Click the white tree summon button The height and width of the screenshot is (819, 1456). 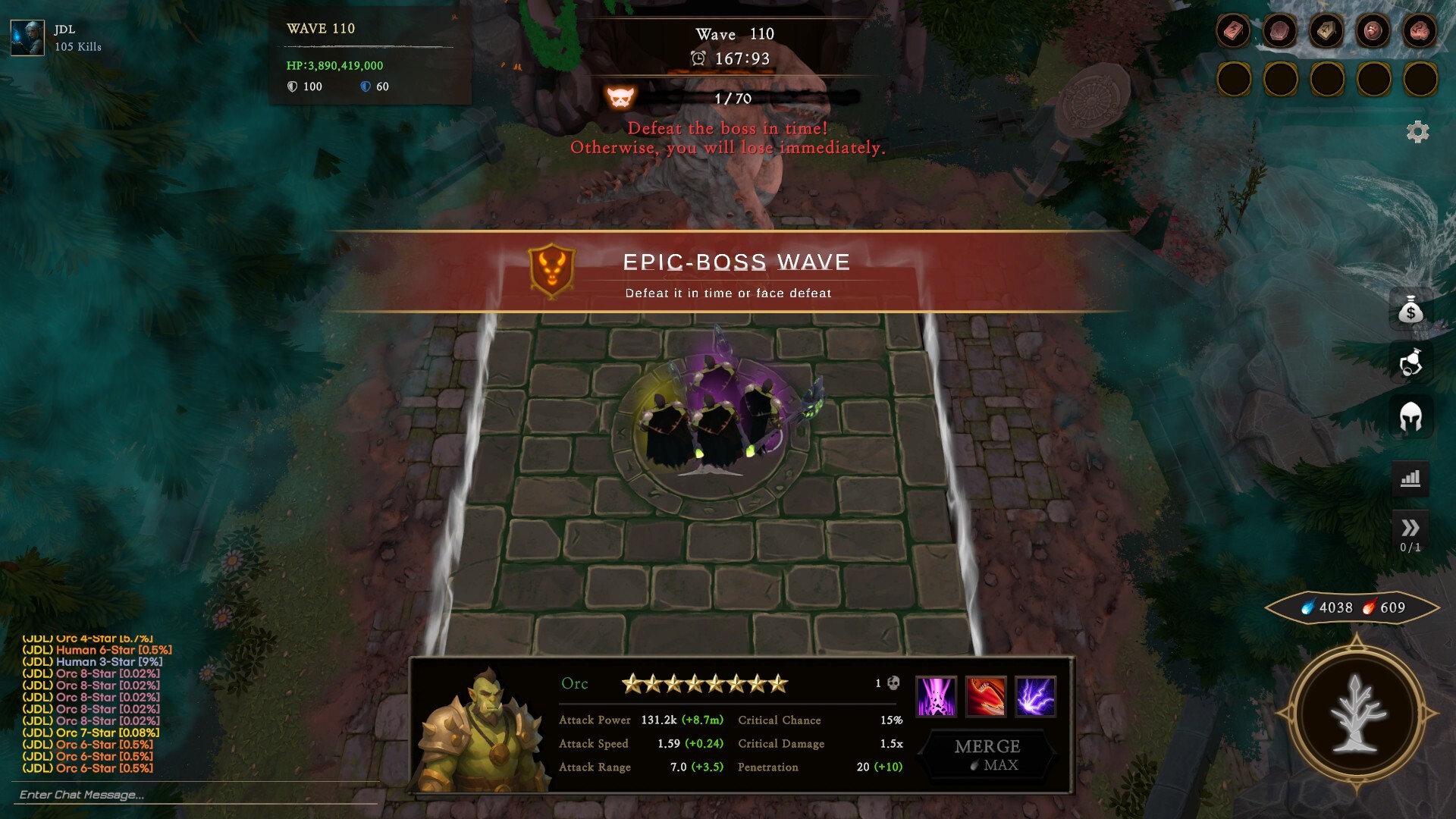(x=1357, y=714)
